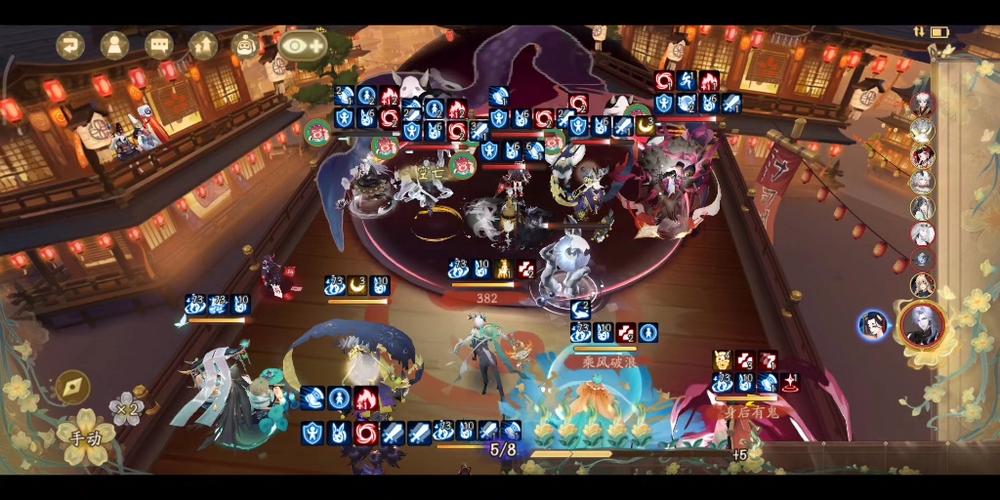Screen dimensions: 1000x500
Task: Select the blue-ringed dark-haired portrait
Action: (873, 325)
